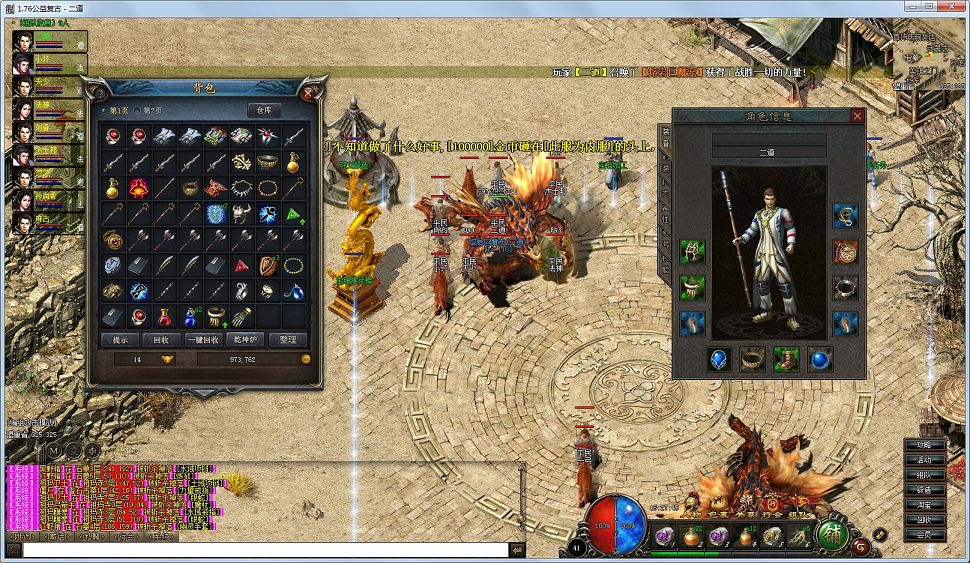This screenshot has height=563, width=970.
Task: Click the 一键回收 one-key recycle button
Action: pyautogui.click(x=201, y=339)
